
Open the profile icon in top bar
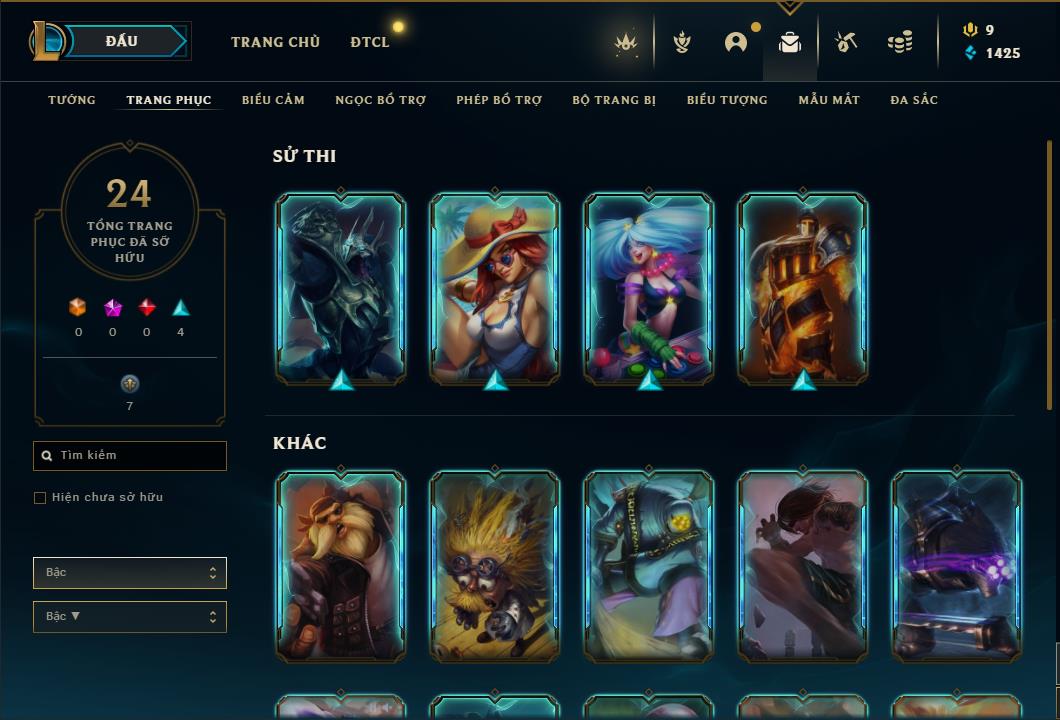[x=736, y=42]
